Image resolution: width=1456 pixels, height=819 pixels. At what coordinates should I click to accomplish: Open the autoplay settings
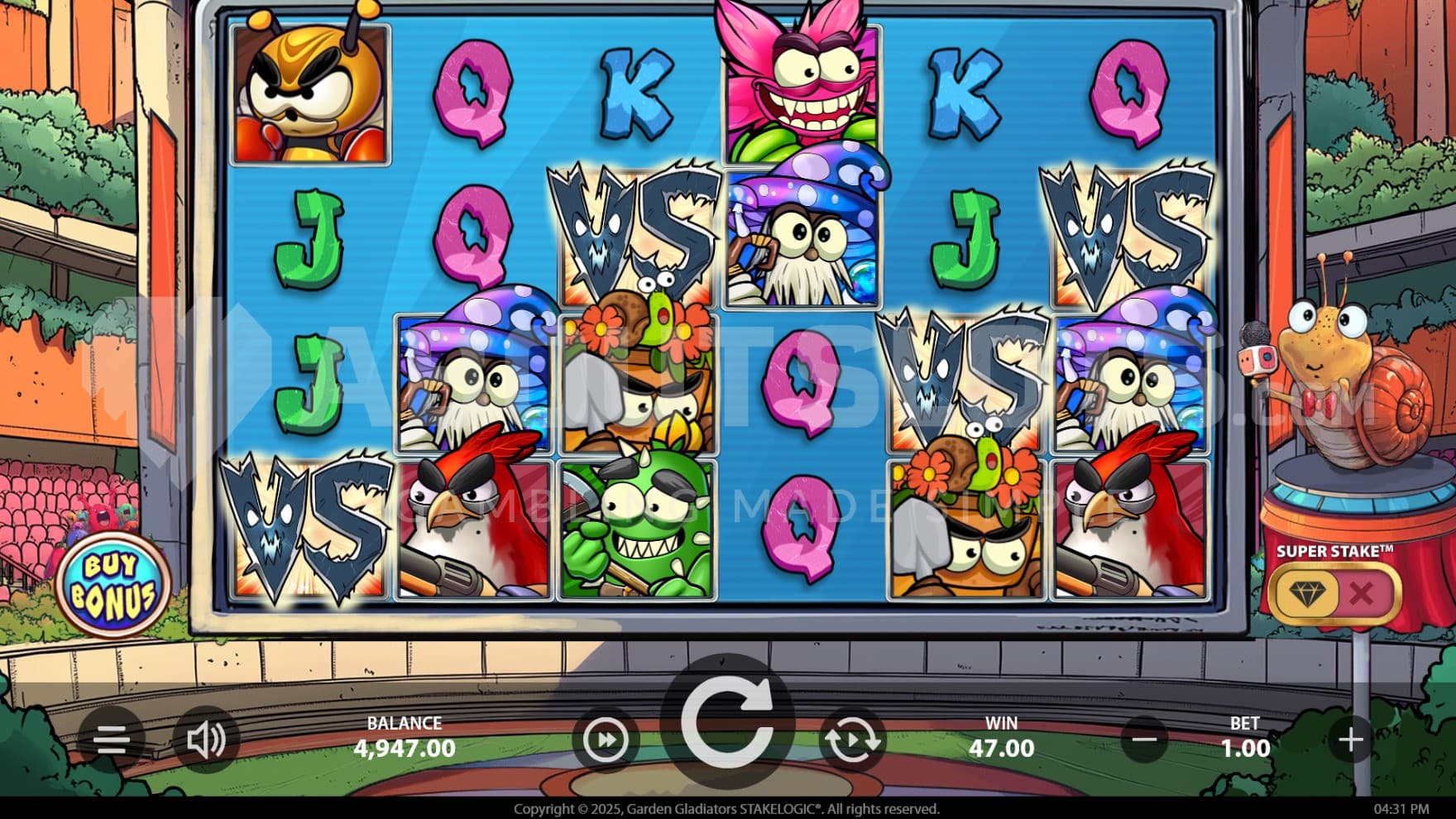click(x=851, y=740)
